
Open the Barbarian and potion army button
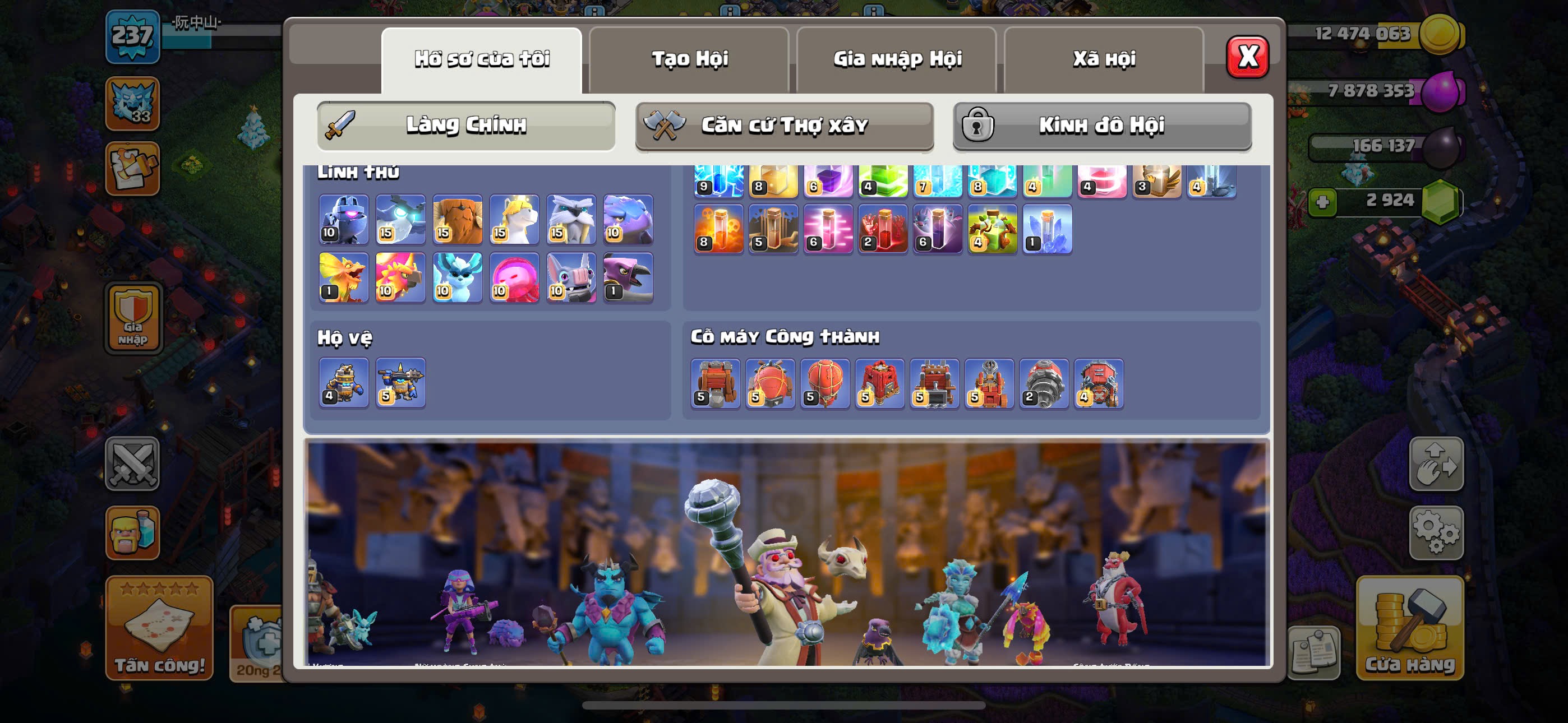coord(133,532)
